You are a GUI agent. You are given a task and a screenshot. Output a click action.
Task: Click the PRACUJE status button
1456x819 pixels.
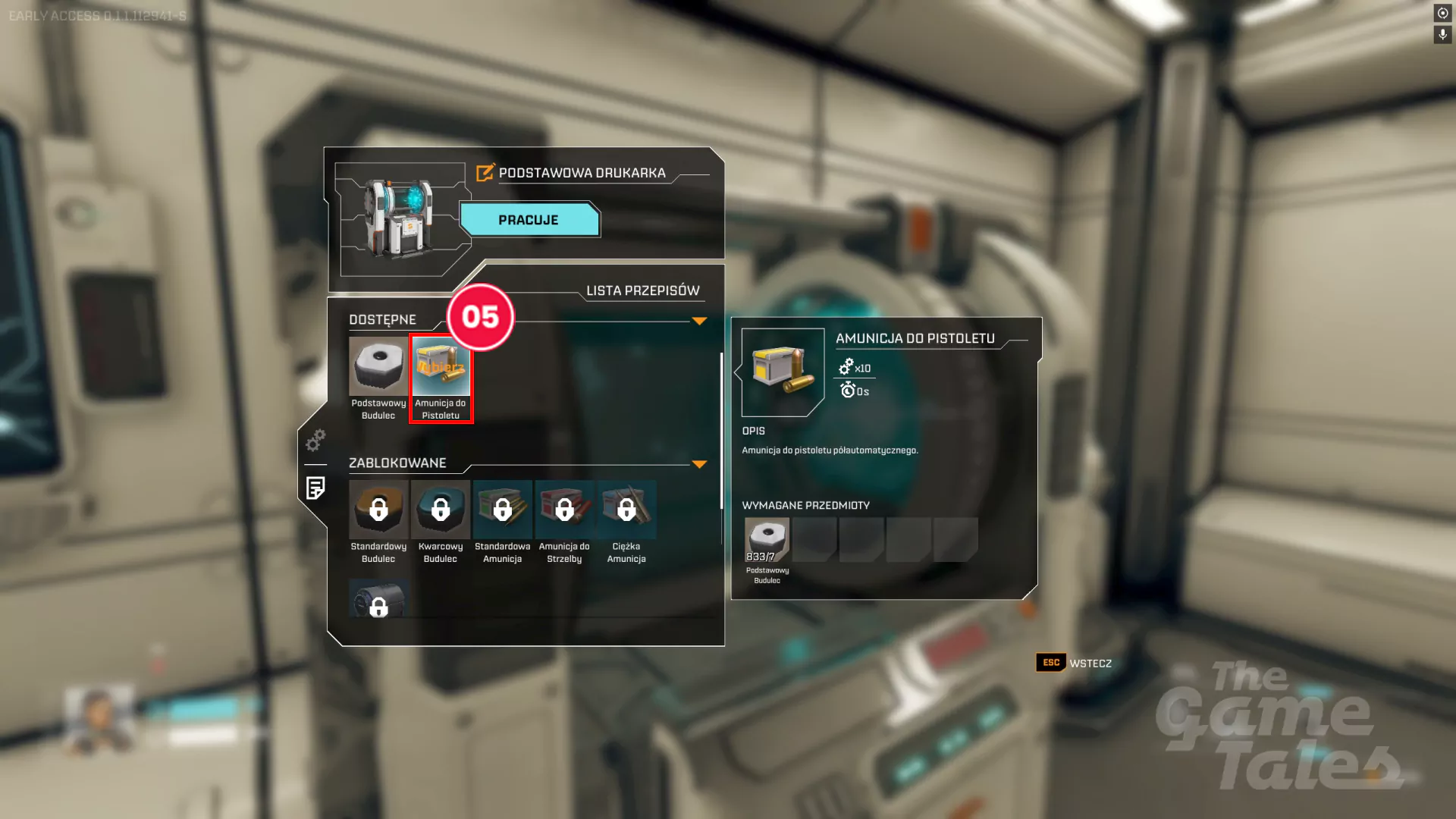(529, 220)
